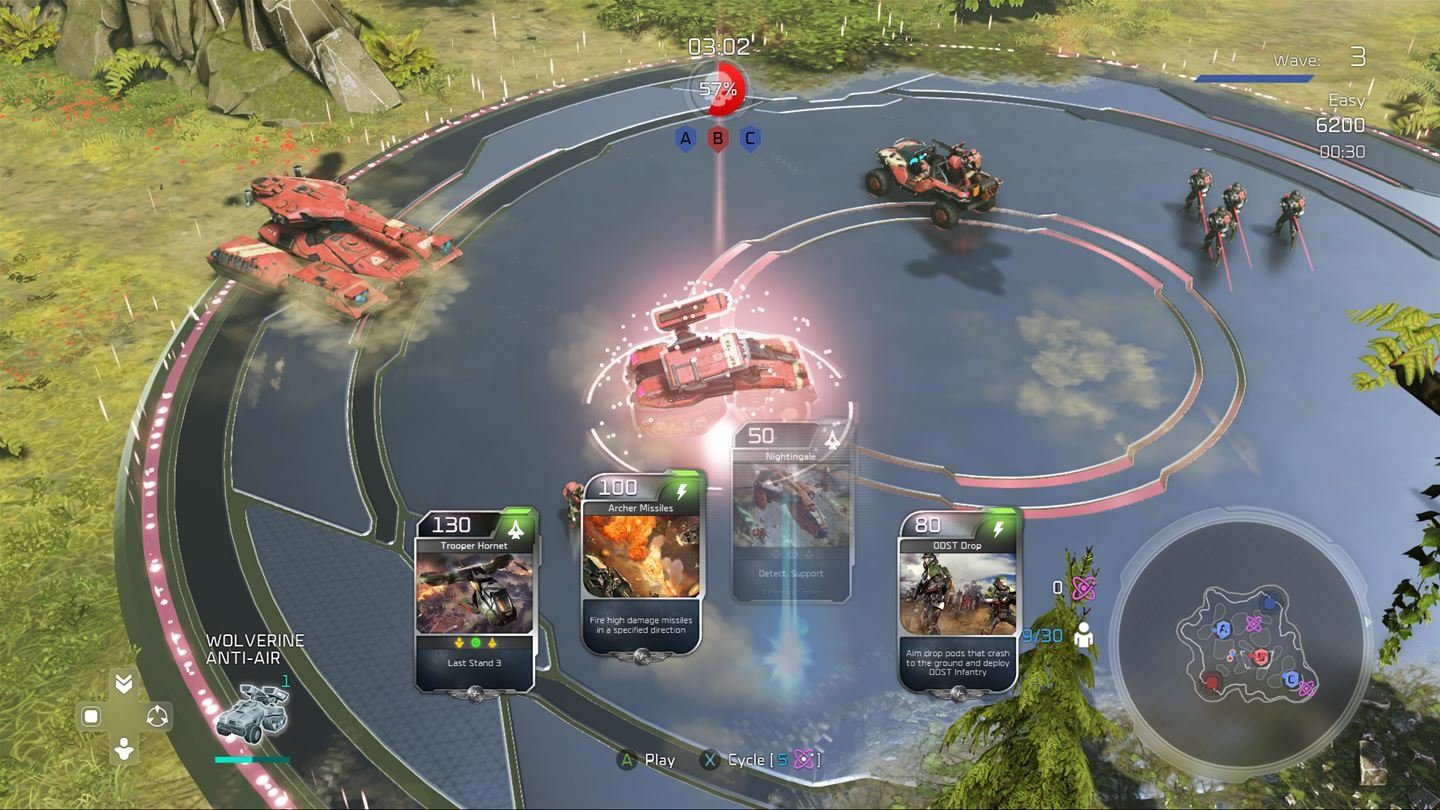Select the double-chevron select-all icon on the d-pad
This screenshot has height=810, width=1440.
124,682
